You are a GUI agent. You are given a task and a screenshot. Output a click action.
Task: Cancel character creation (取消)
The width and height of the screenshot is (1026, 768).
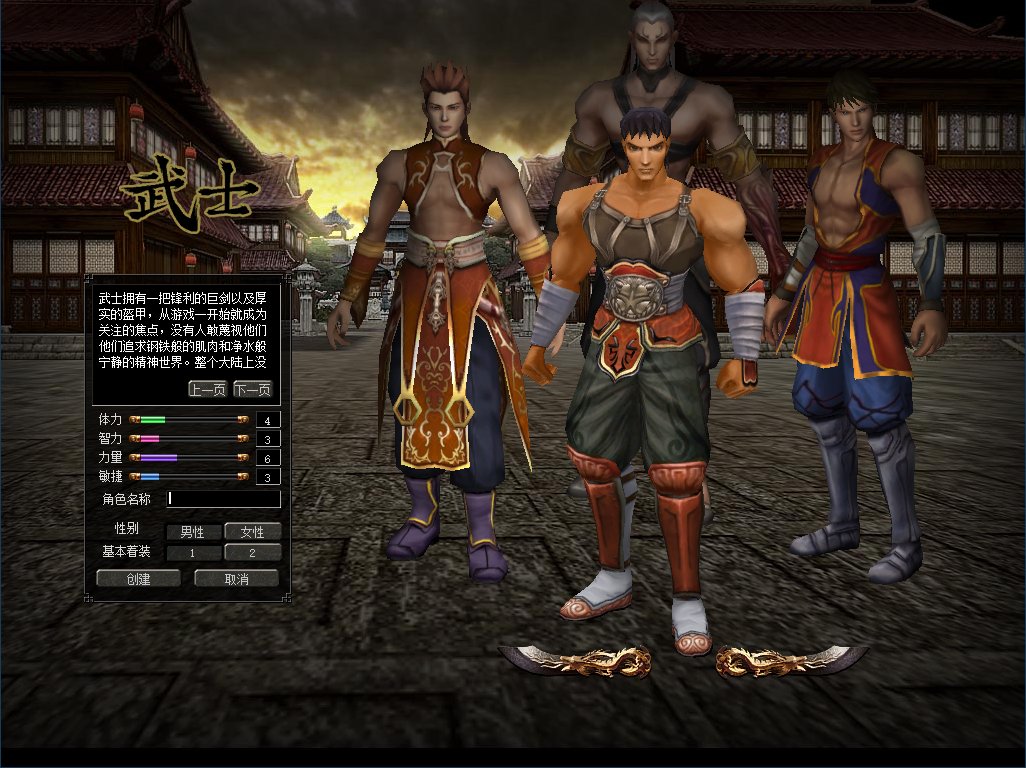pos(236,578)
